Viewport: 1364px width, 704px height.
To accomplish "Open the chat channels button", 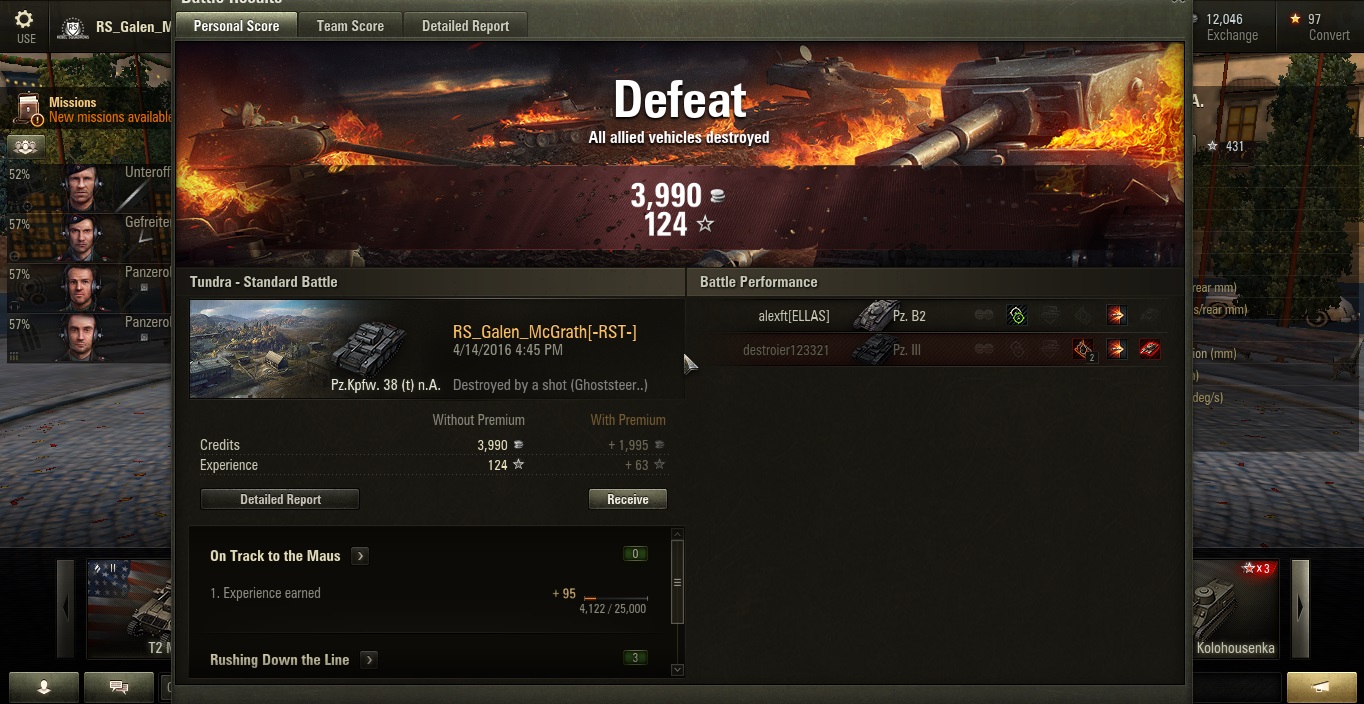I will tap(119, 687).
